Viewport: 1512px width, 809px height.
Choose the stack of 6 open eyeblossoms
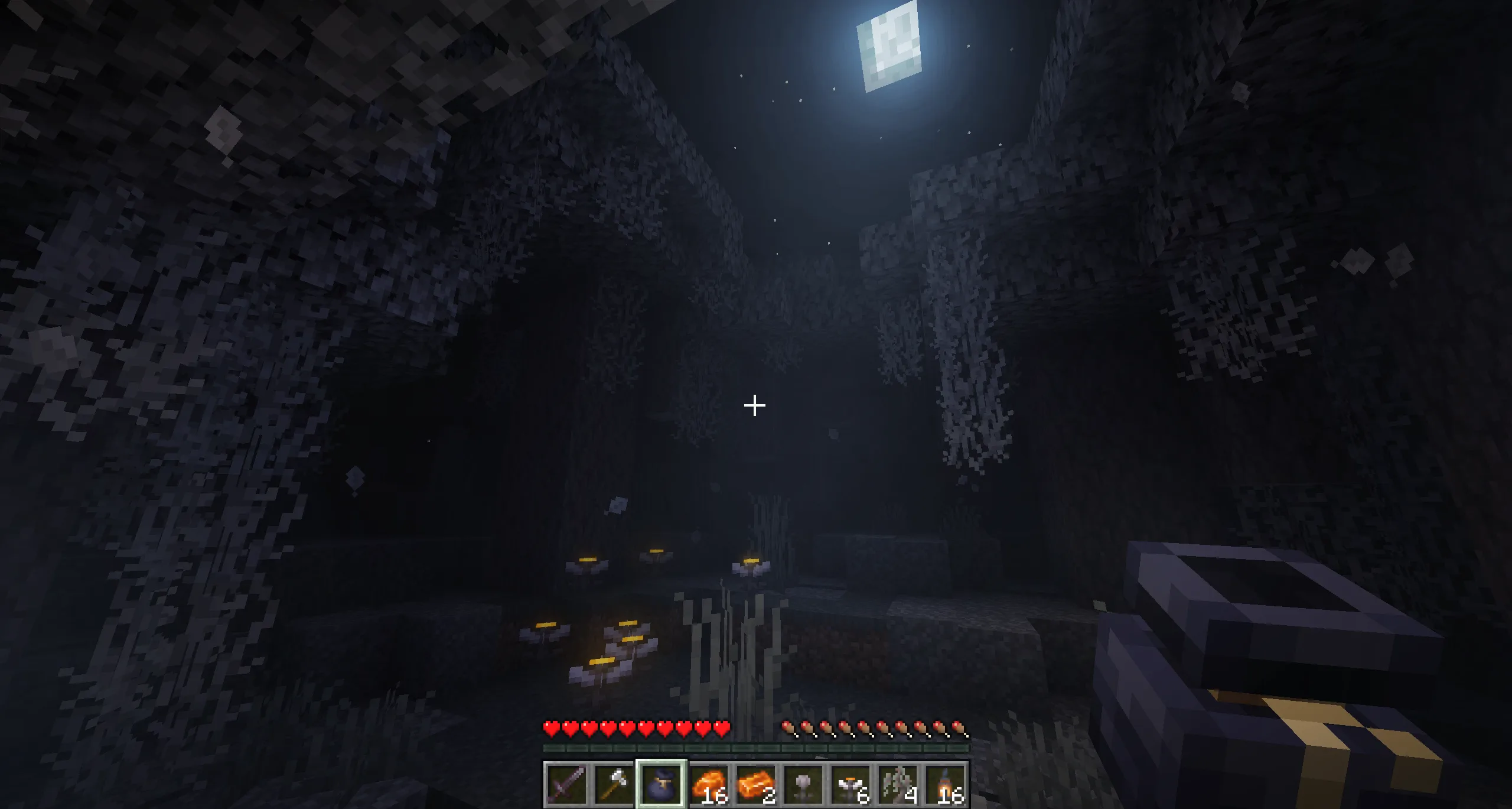pyautogui.click(x=851, y=784)
